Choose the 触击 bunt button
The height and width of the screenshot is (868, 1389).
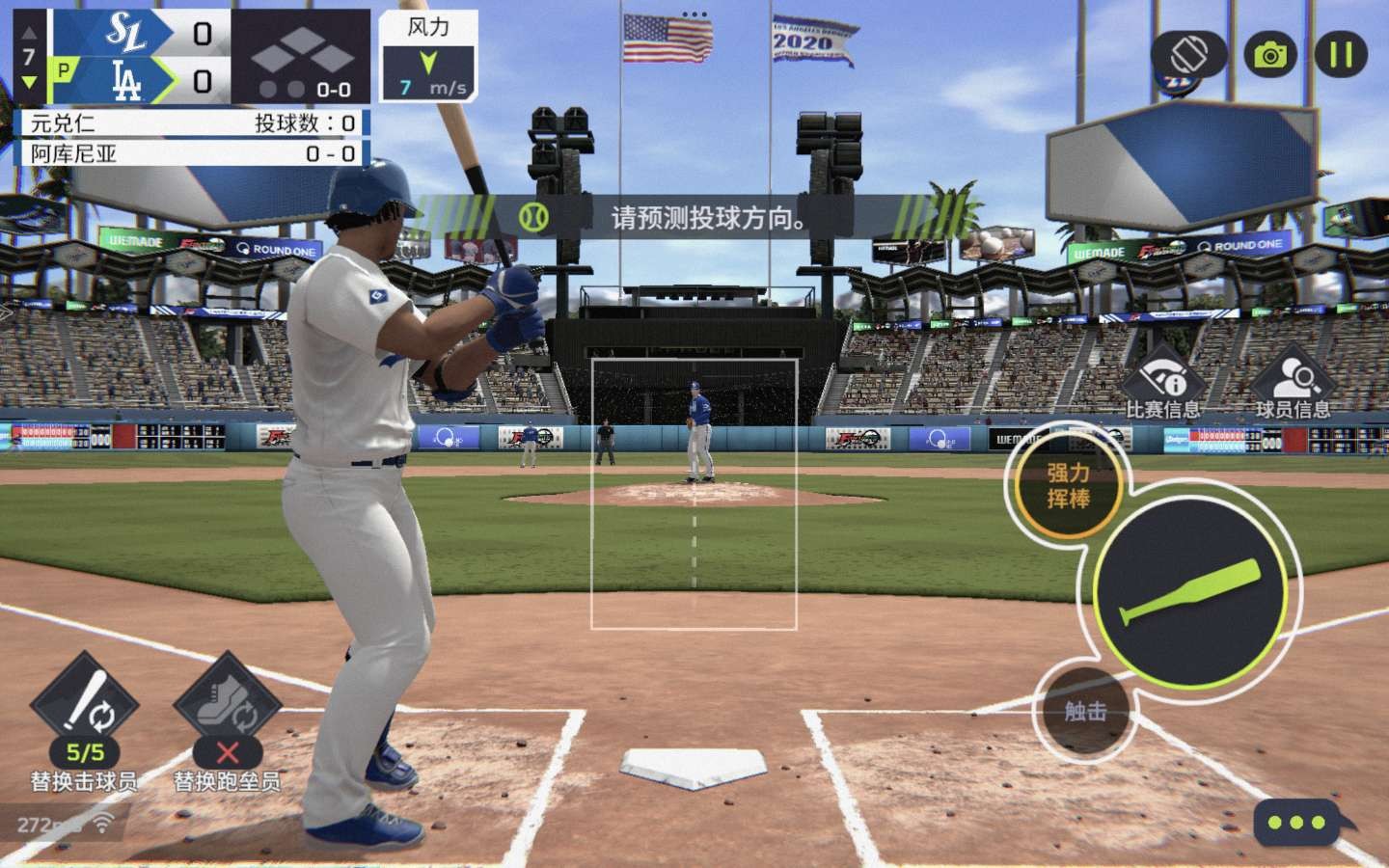1084,711
